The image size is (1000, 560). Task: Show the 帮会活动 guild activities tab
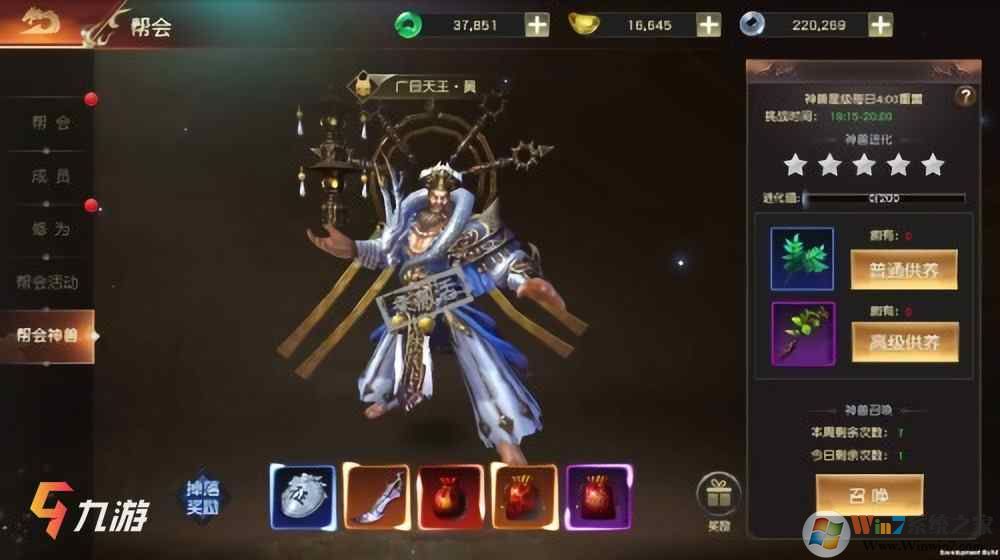pos(48,282)
